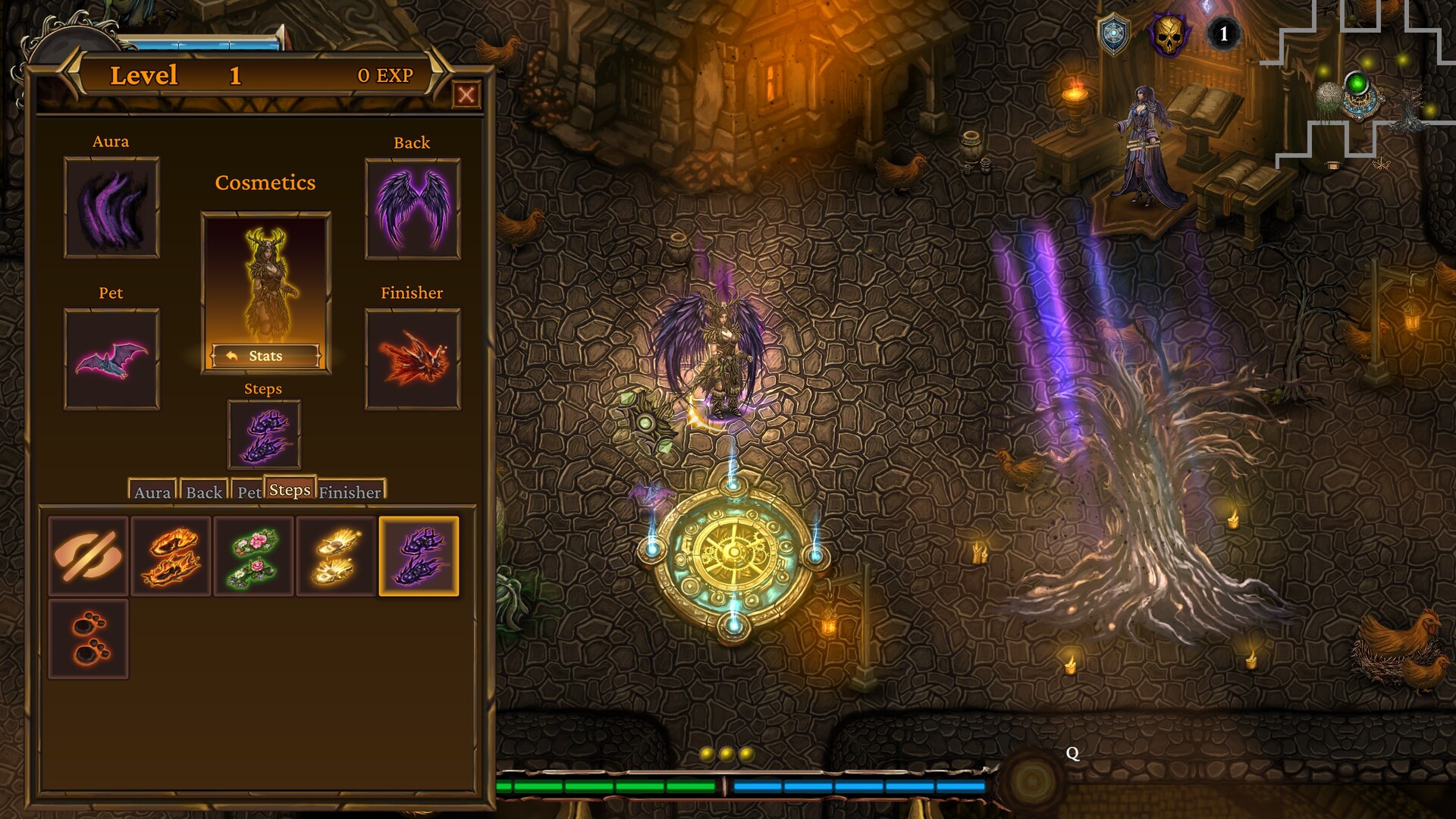1456x819 pixels.
Task: Click the dark wings Back slot
Action: click(x=412, y=206)
